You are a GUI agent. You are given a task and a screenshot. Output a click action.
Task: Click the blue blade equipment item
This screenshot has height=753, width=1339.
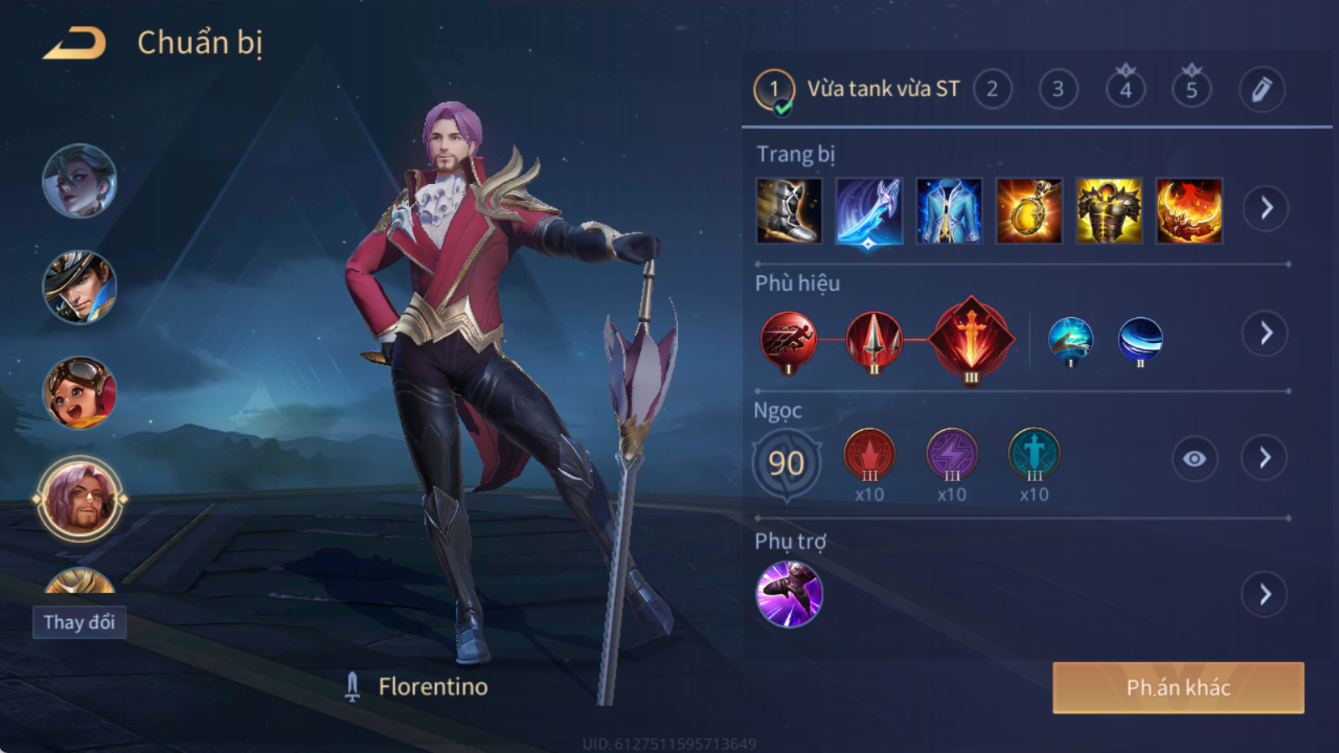pyautogui.click(x=869, y=211)
